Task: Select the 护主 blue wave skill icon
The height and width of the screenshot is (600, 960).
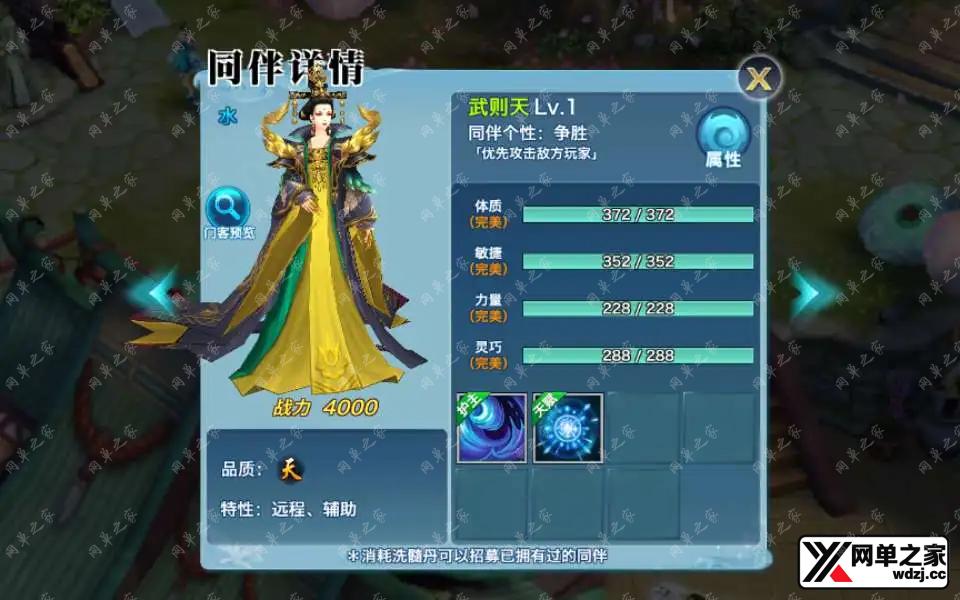Action: (x=492, y=428)
